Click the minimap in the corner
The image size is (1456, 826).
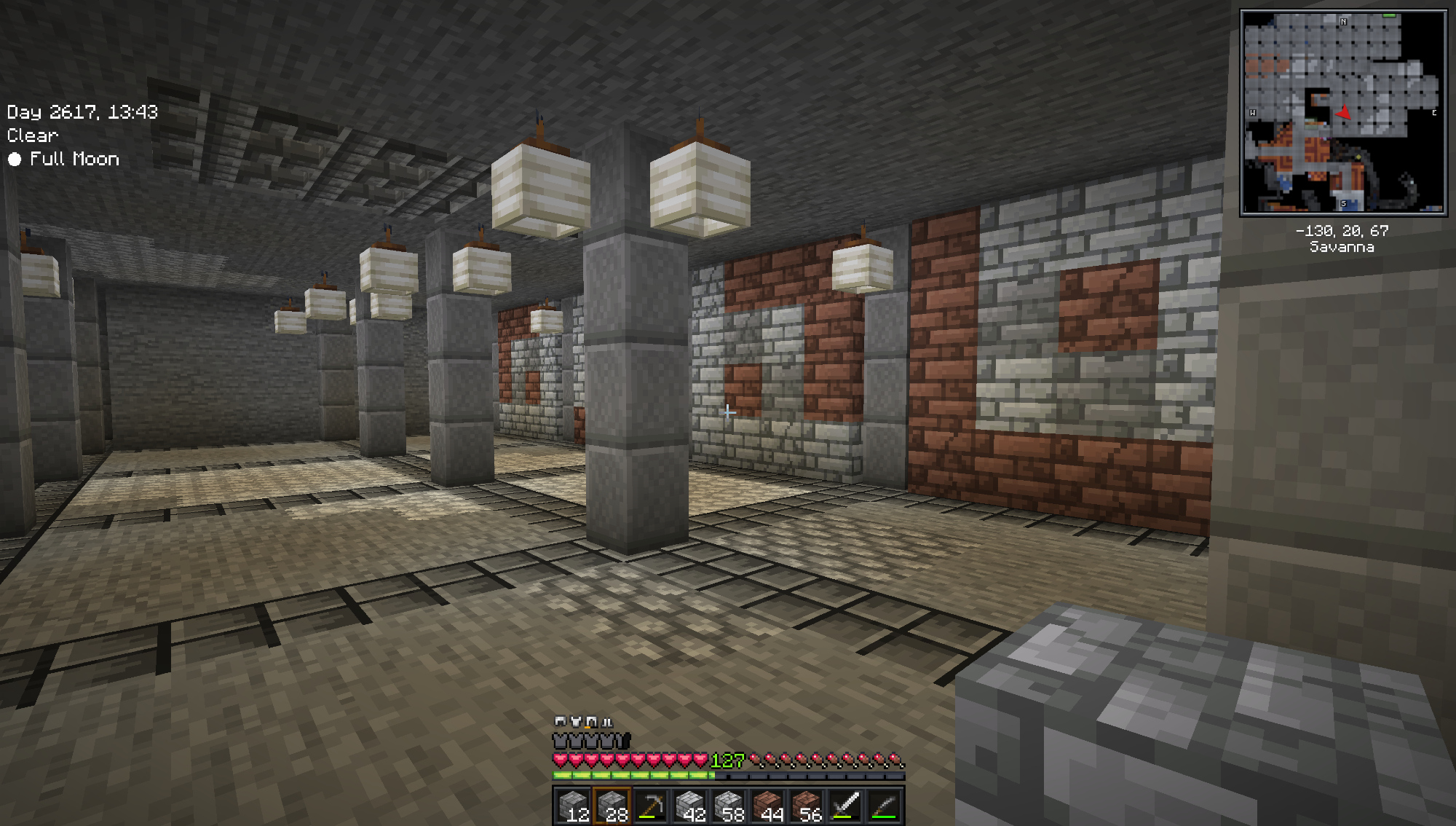1342,112
